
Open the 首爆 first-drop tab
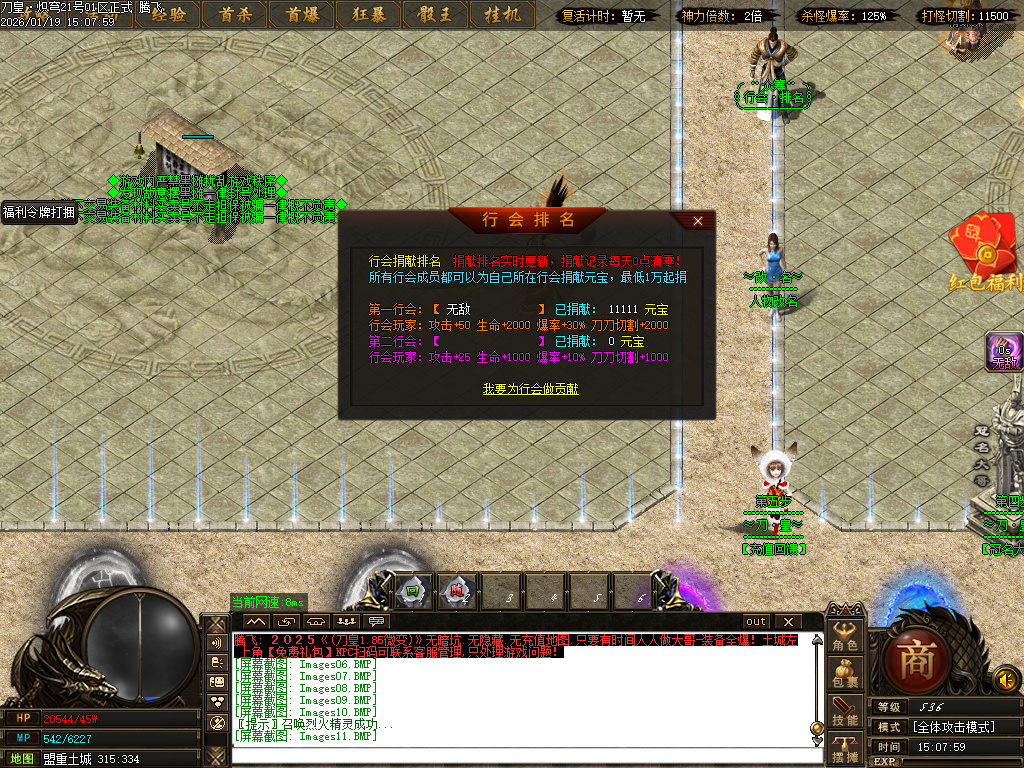click(301, 14)
